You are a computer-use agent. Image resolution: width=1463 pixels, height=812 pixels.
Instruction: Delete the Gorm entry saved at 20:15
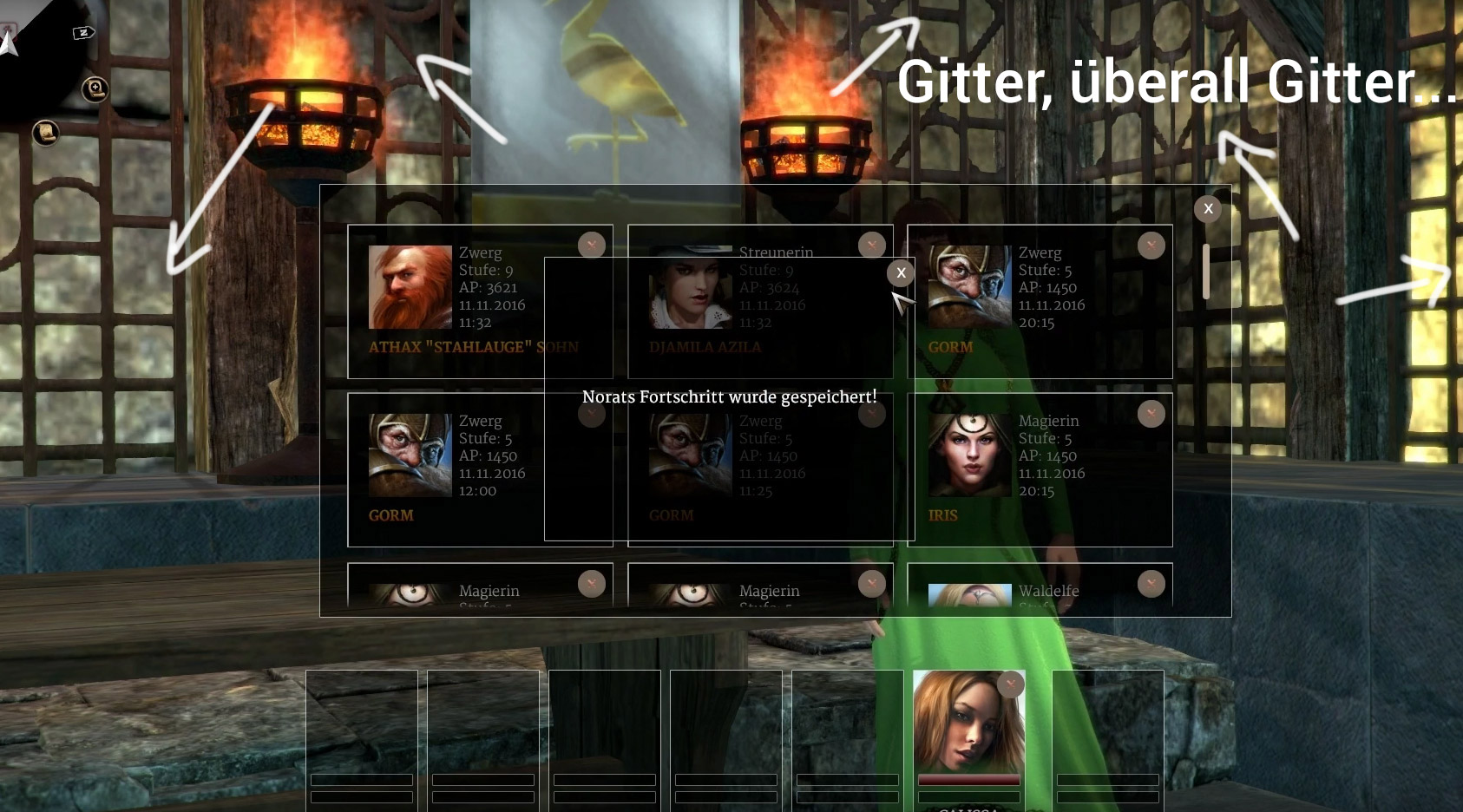coord(1151,246)
